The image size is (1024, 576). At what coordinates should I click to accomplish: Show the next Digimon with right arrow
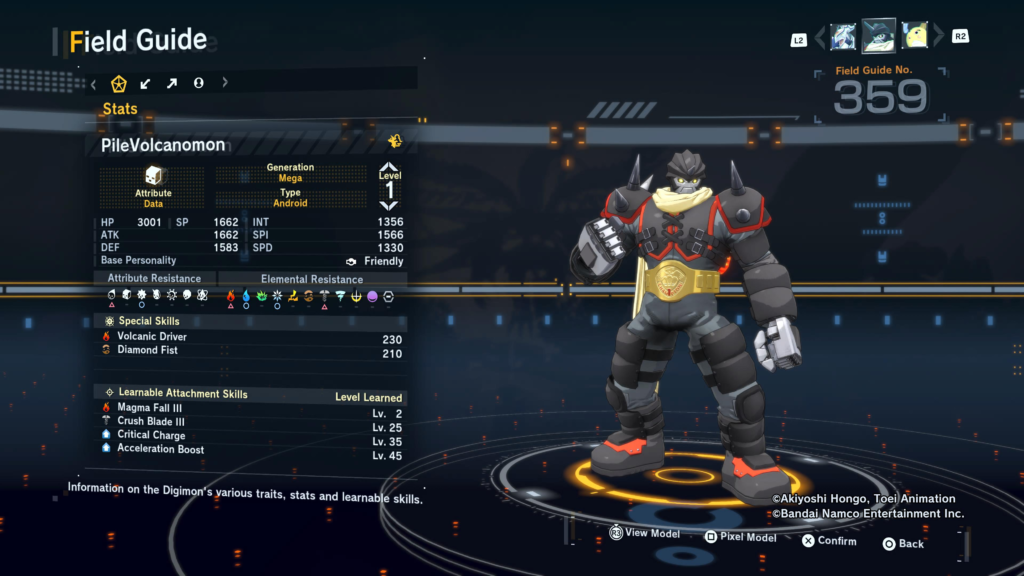tap(938, 38)
